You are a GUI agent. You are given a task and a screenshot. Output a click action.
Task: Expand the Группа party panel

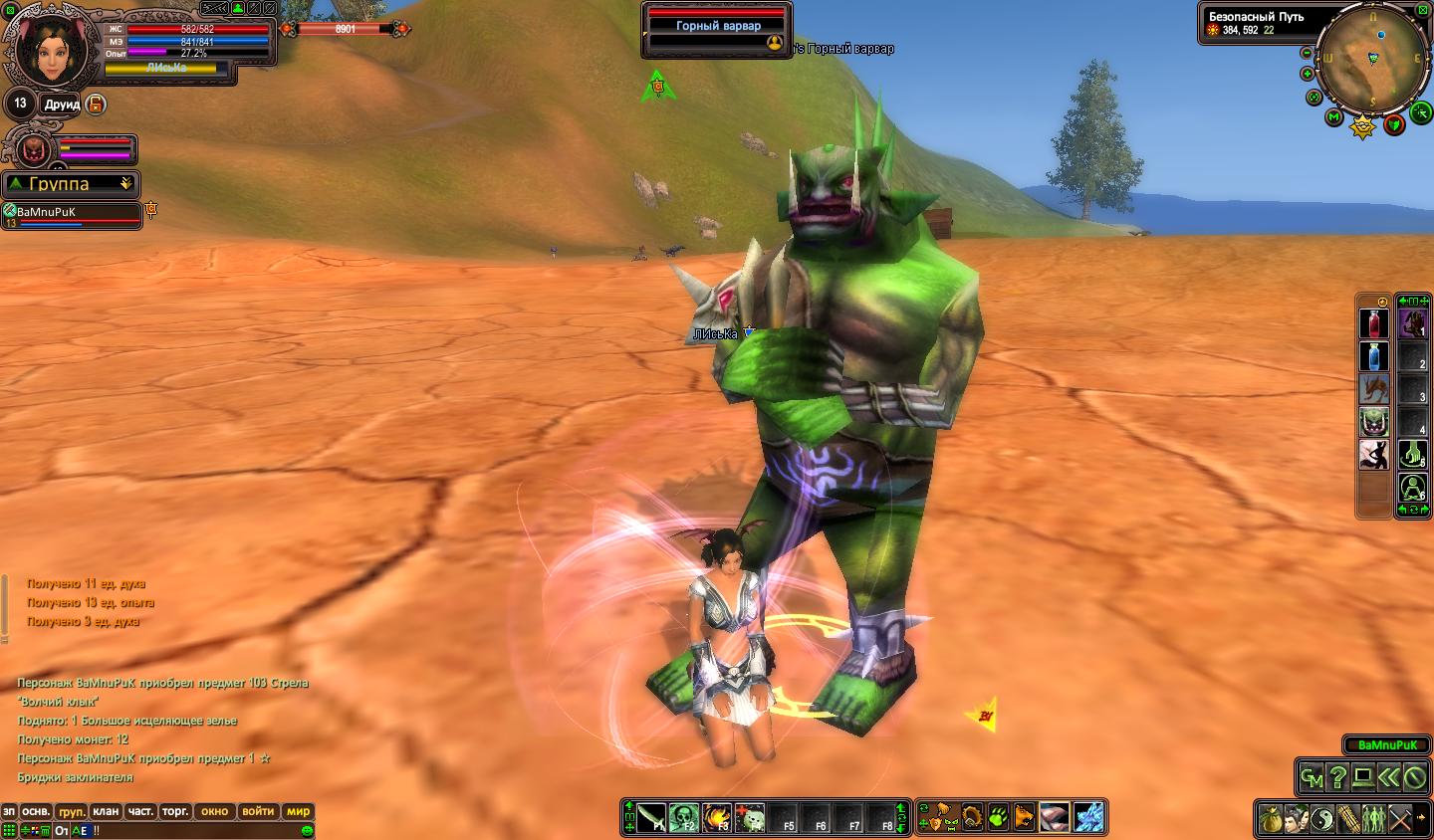(126, 184)
